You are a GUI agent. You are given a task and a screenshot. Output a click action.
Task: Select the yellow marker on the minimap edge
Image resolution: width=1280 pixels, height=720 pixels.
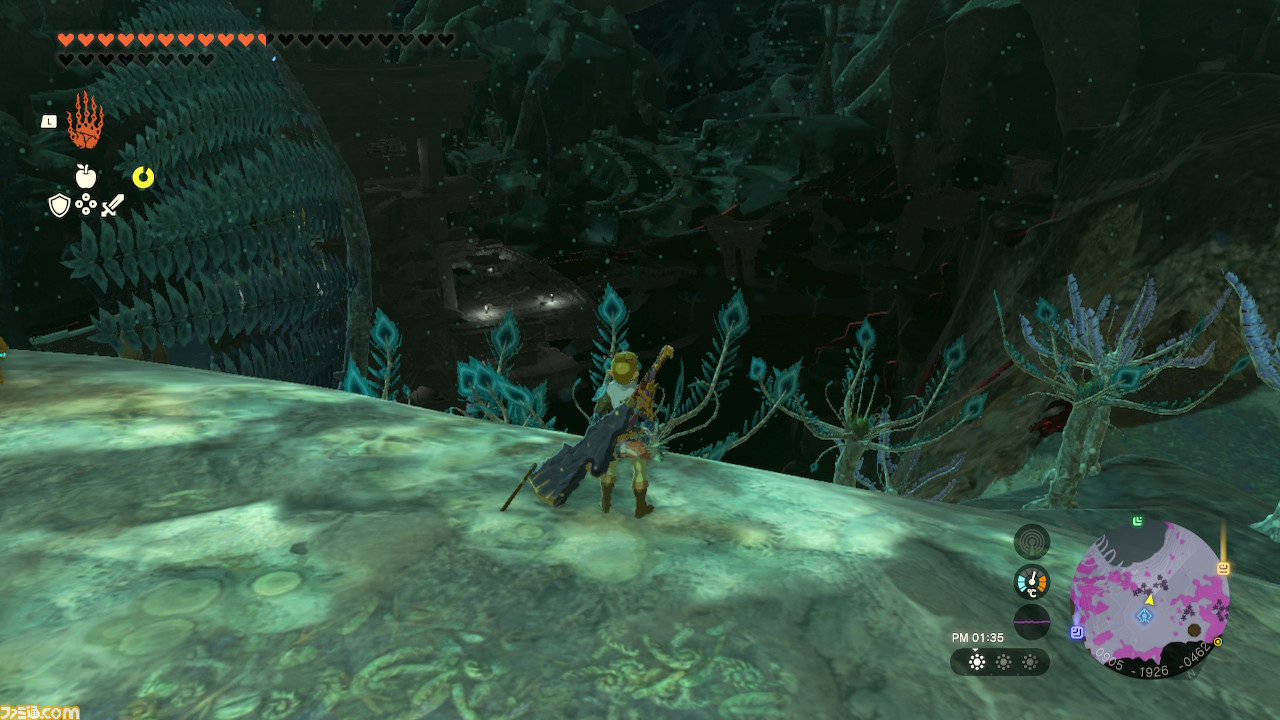click(x=1222, y=568)
